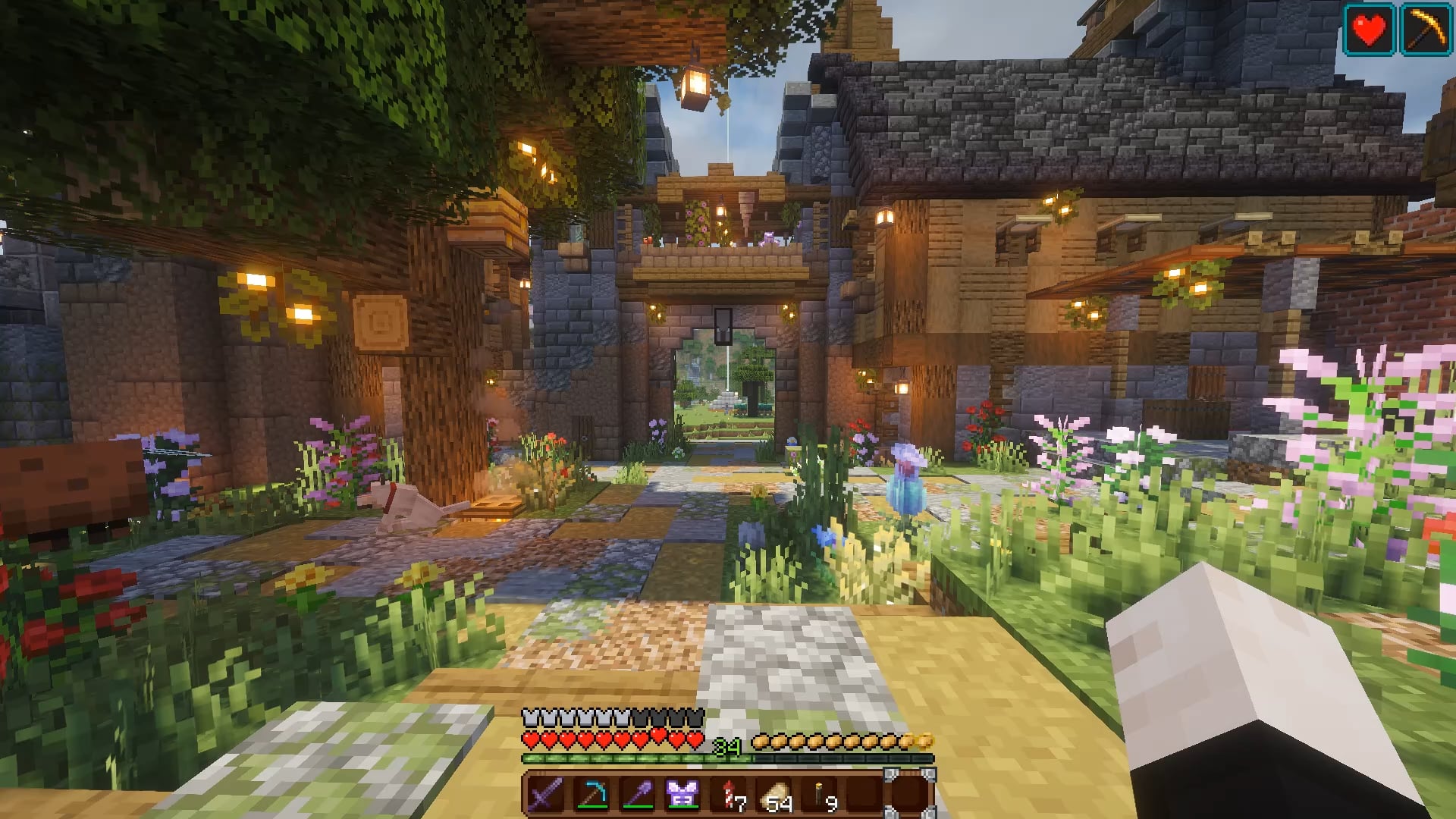
Task: Click the golden pickaxe haste effect icon
Action: (x=1426, y=30)
